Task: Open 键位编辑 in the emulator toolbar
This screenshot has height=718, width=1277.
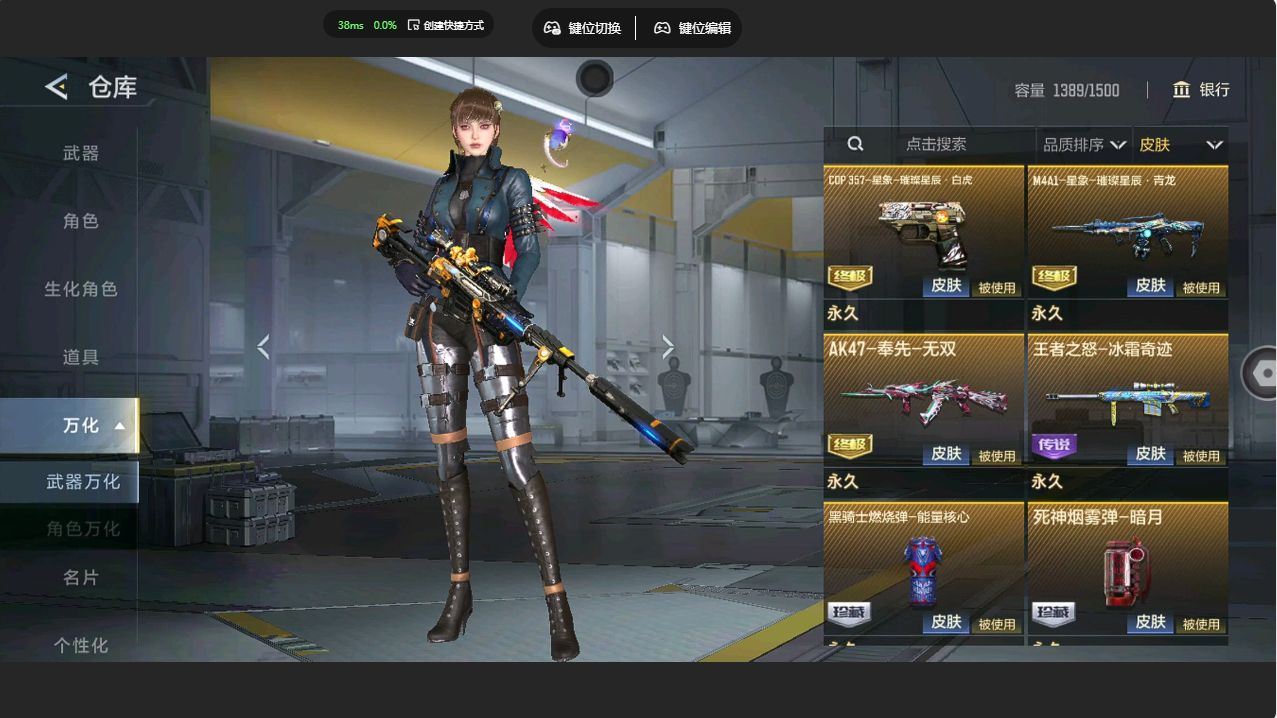Action: 692,28
